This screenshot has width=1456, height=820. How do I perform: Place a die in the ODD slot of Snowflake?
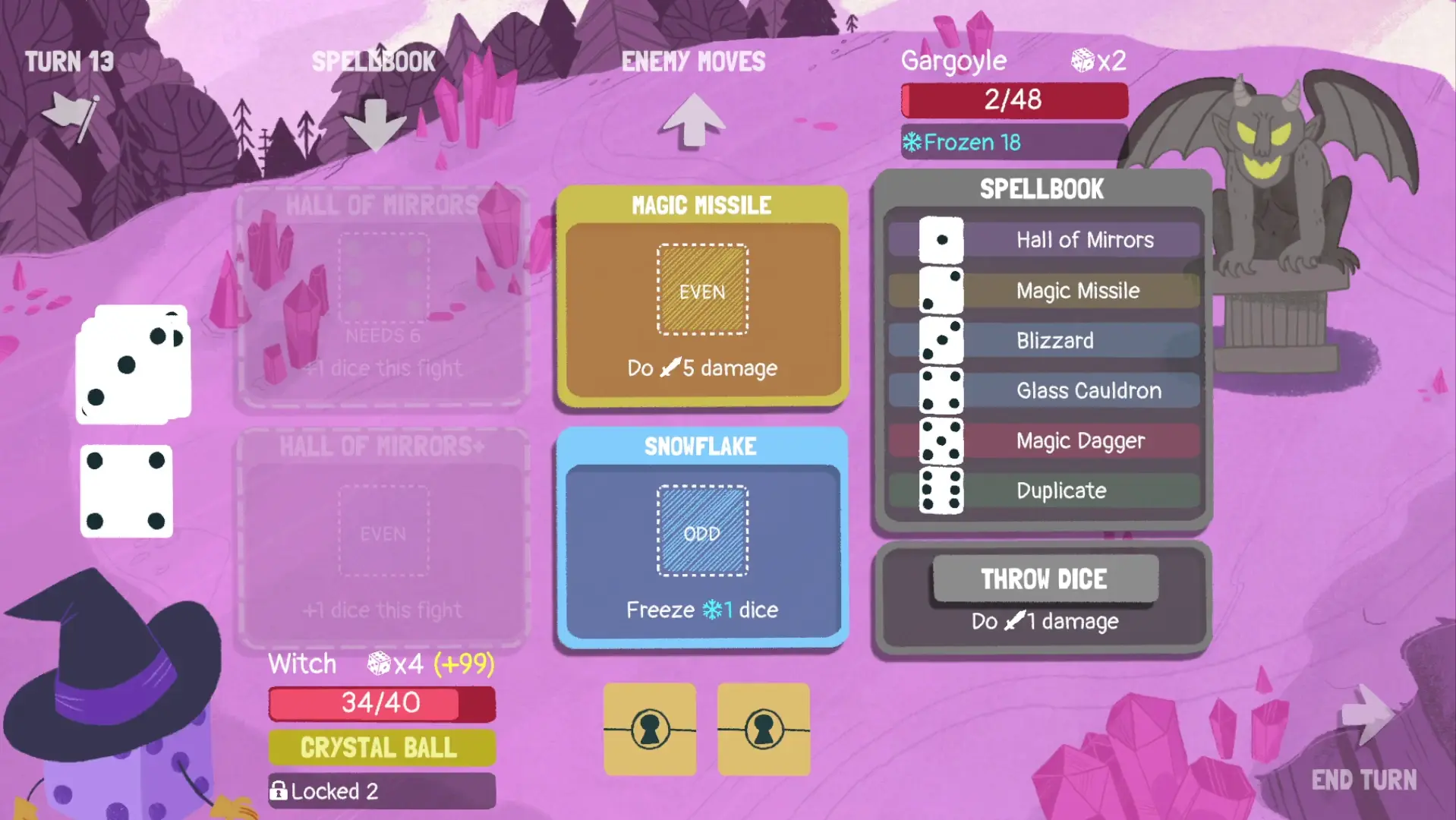[x=701, y=532]
